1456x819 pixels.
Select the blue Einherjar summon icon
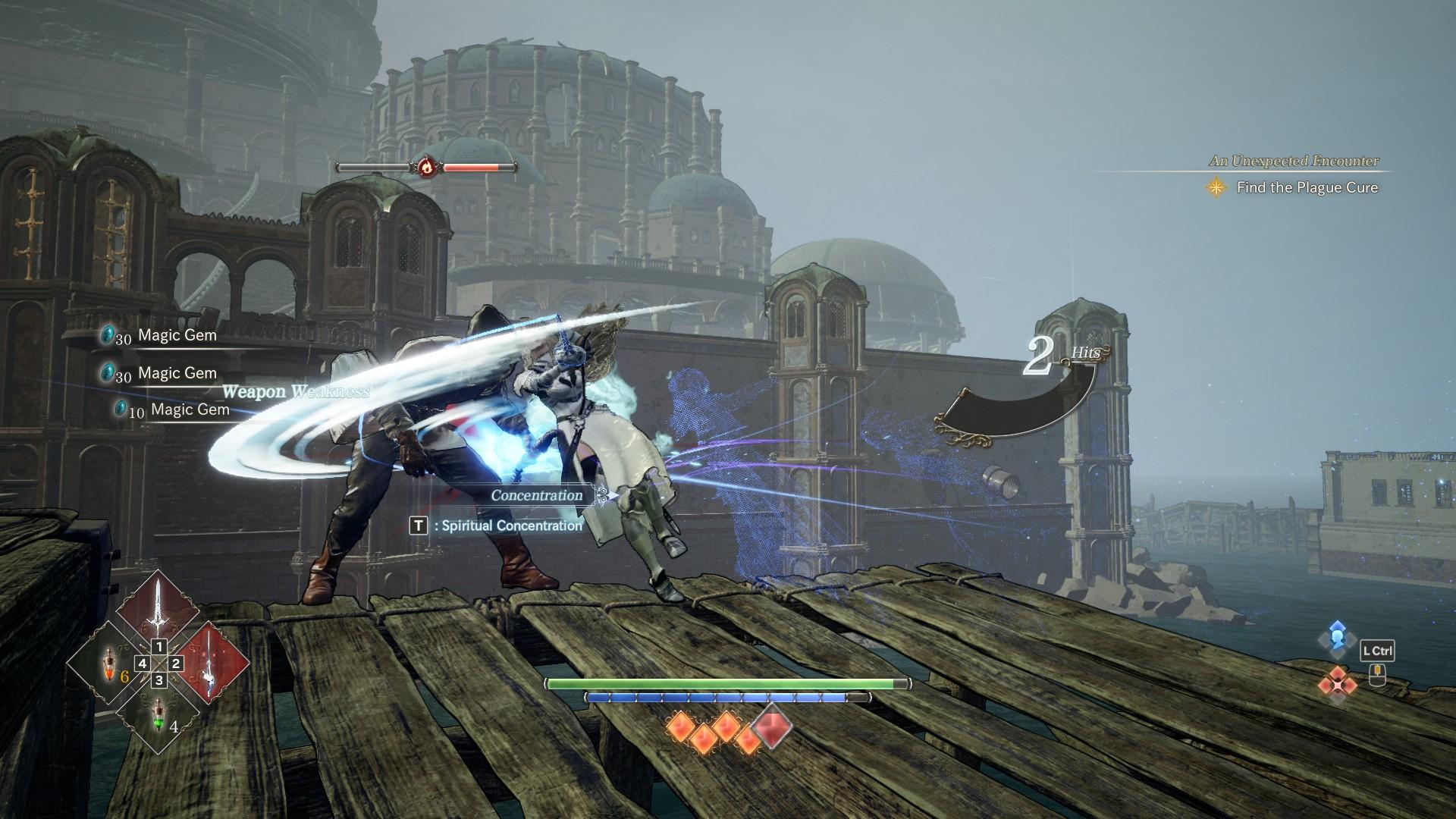click(1336, 636)
